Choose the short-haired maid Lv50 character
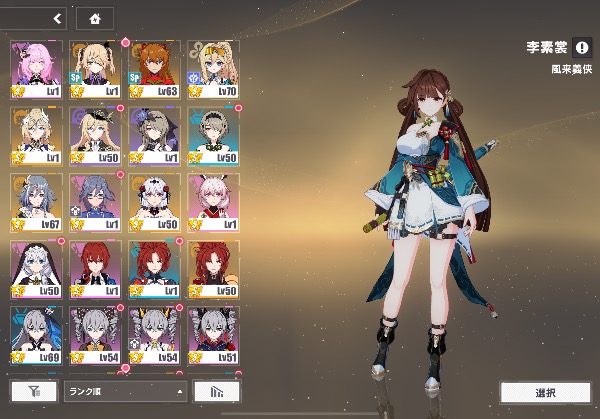 tap(213, 134)
